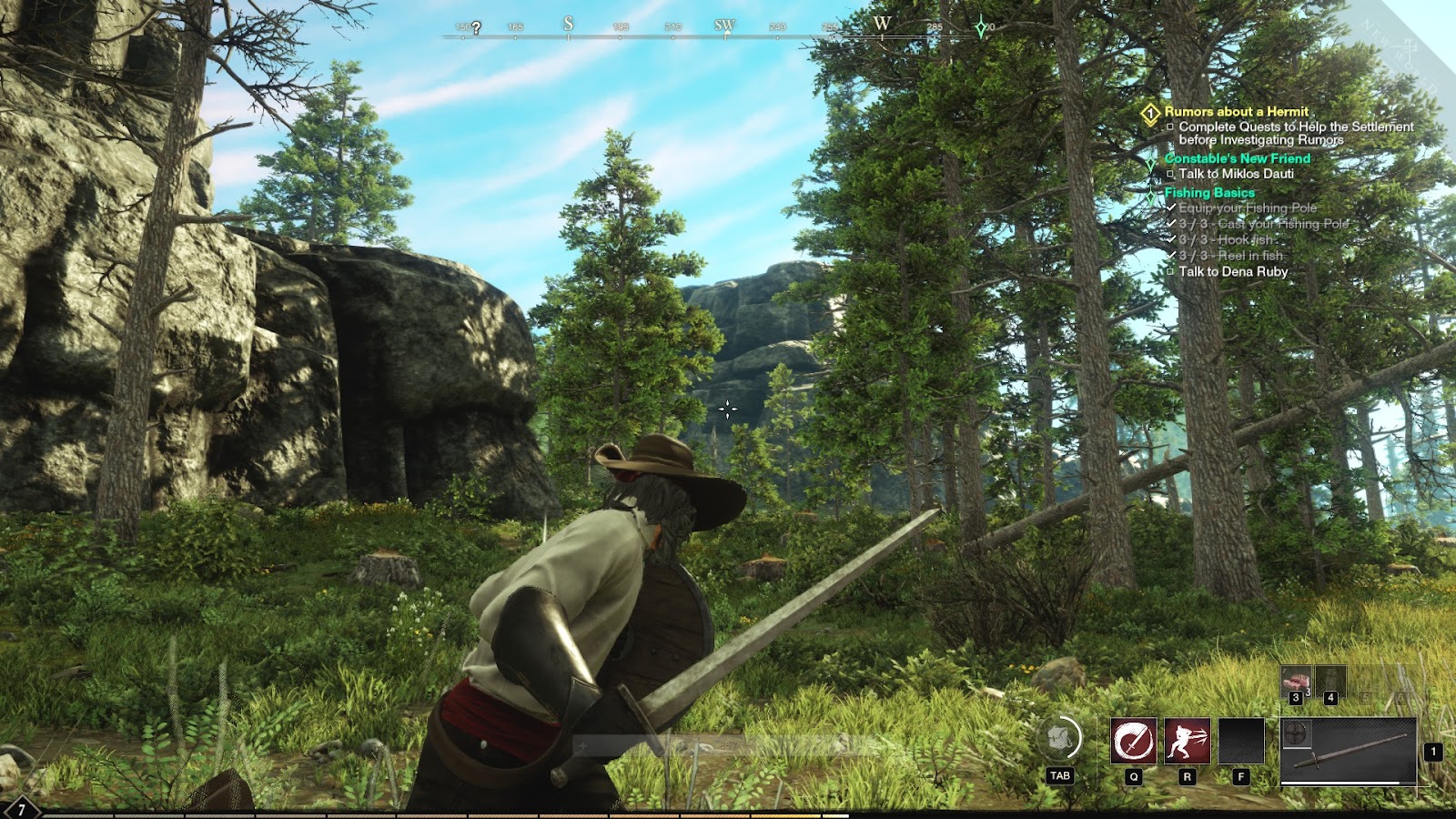Click the green quest marker on compass
Image resolution: width=1456 pixels, height=819 pixels.
tap(980, 28)
